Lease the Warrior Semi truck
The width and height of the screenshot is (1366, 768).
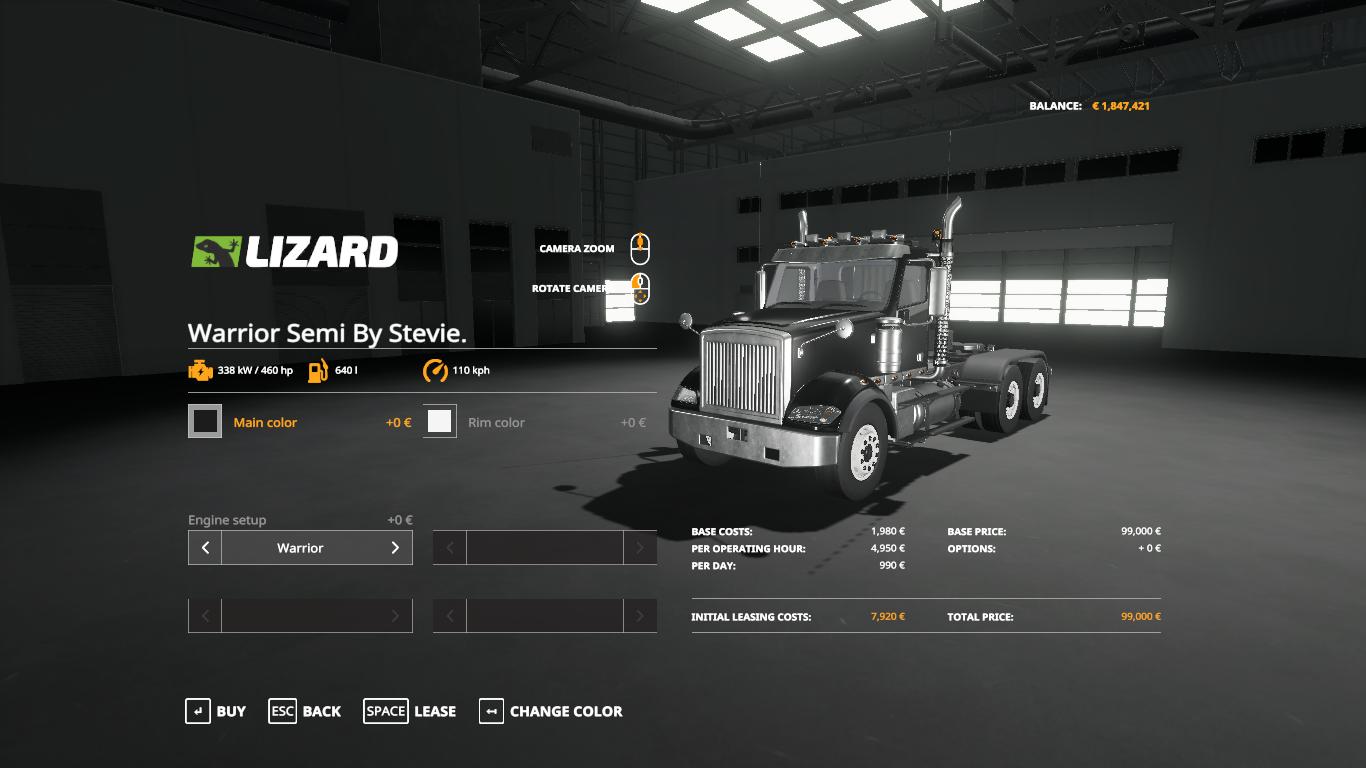pyautogui.click(x=410, y=711)
